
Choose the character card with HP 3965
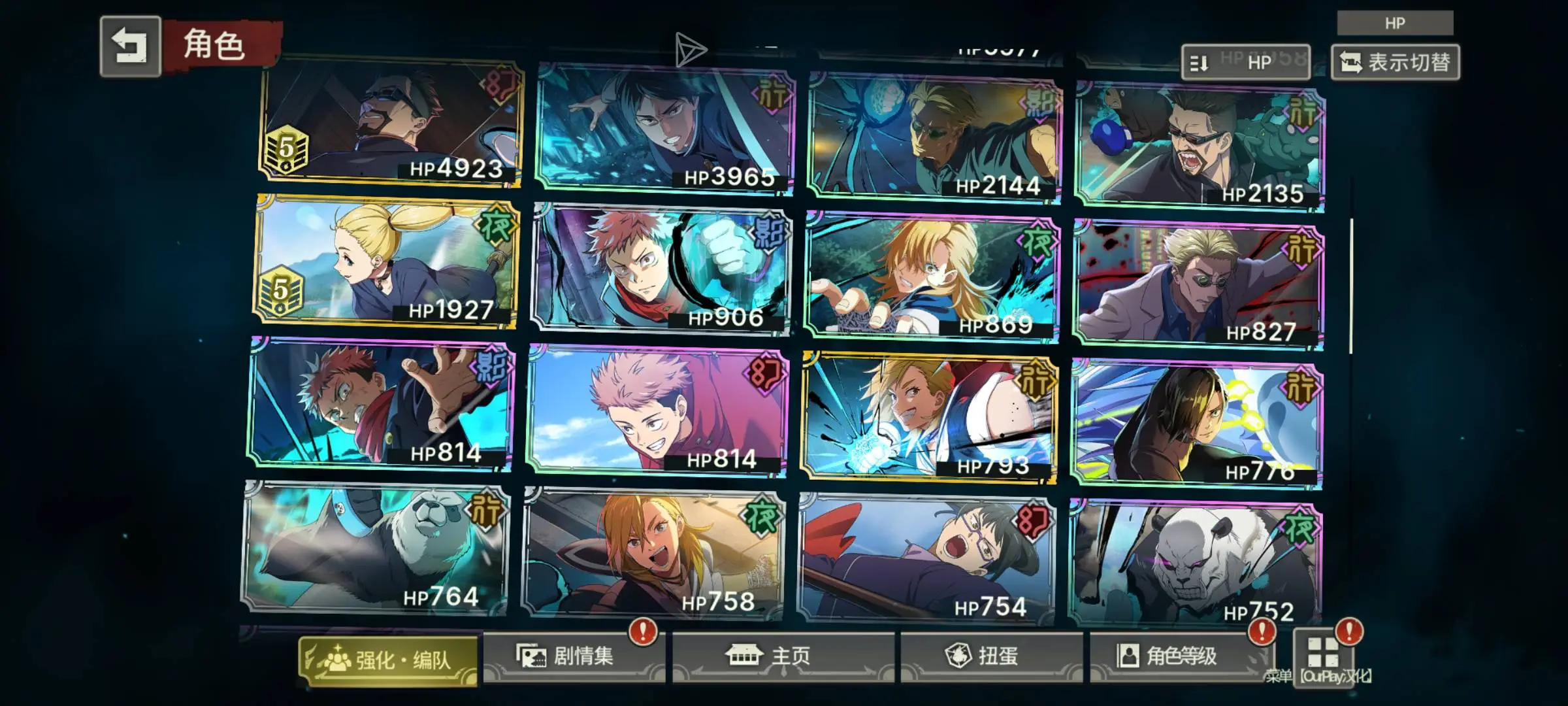point(665,129)
